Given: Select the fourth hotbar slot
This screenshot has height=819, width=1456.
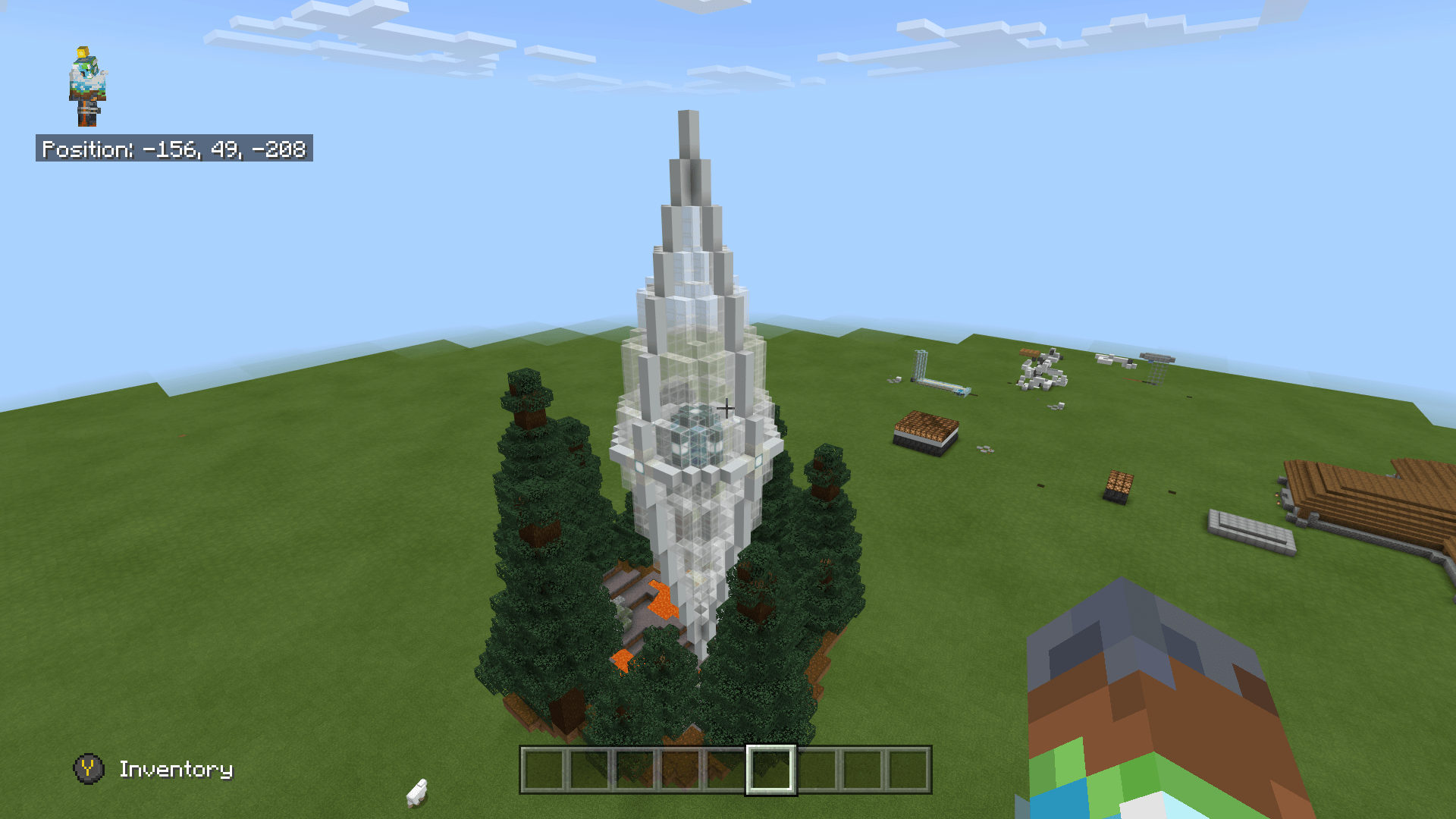Looking at the screenshot, I should click(681, 770).
